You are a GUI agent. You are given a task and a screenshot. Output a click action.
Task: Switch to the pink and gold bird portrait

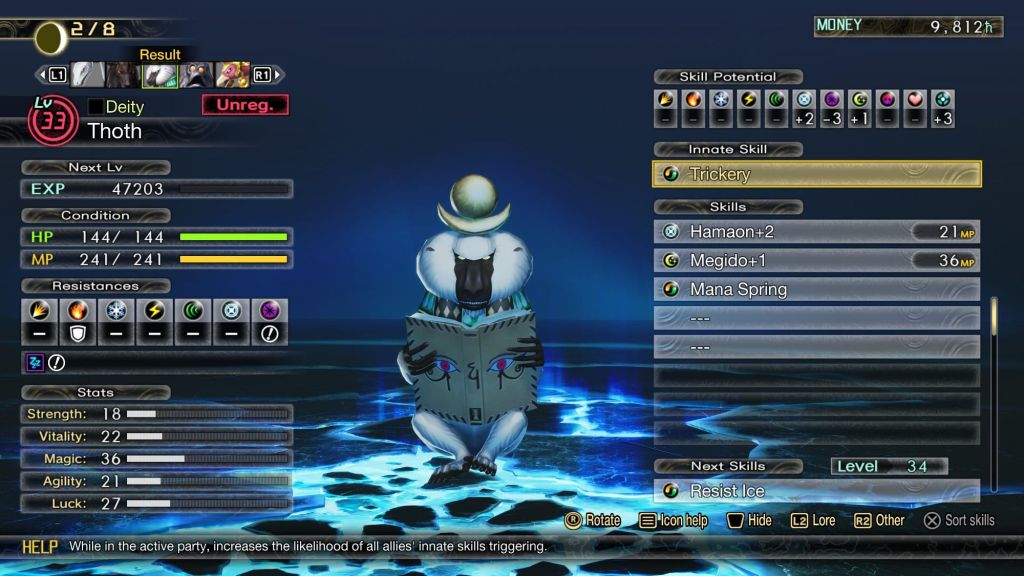pyautogui.click(x=232, y=75)
